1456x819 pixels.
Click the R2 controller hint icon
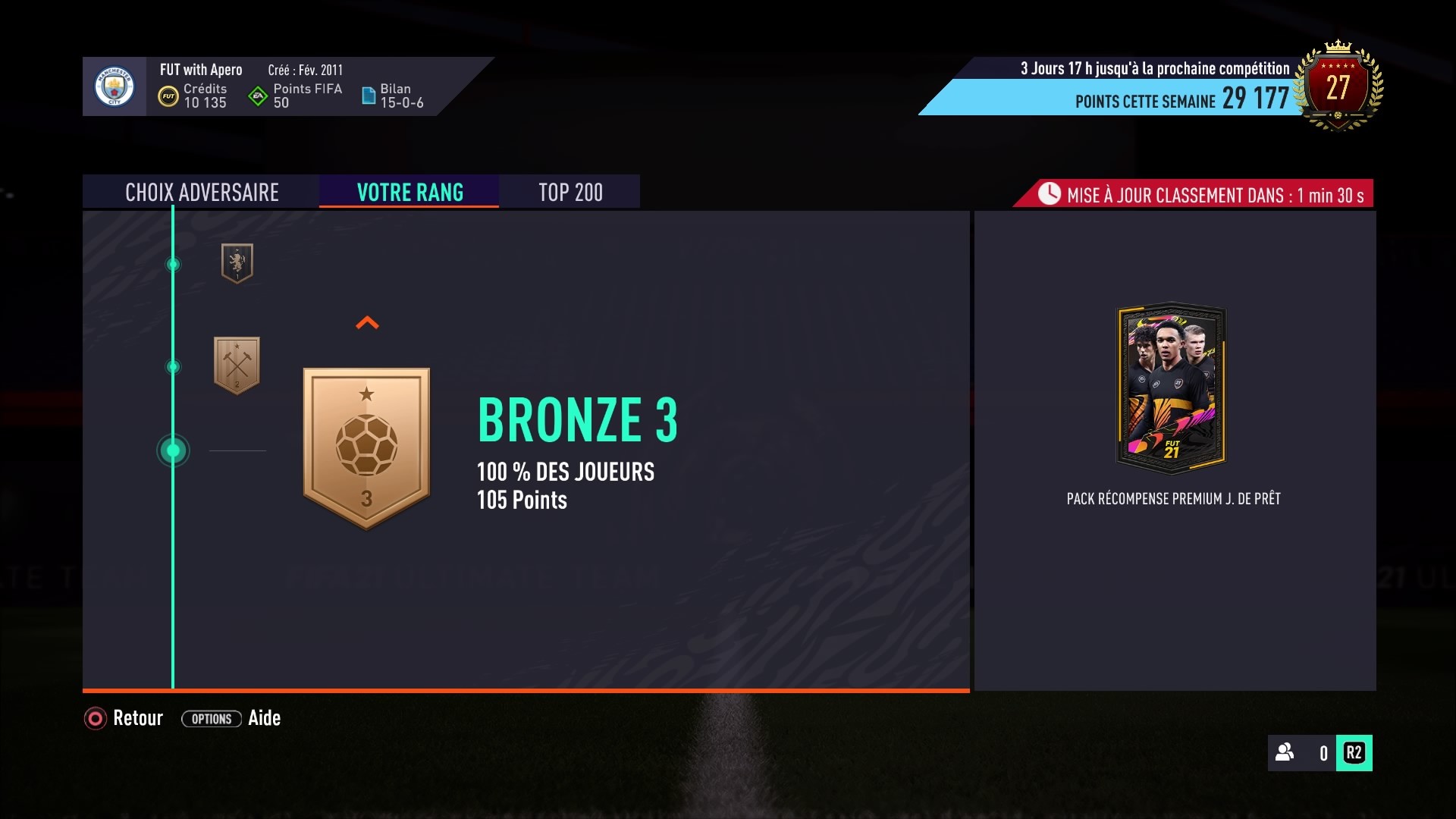click(1355, 754)
